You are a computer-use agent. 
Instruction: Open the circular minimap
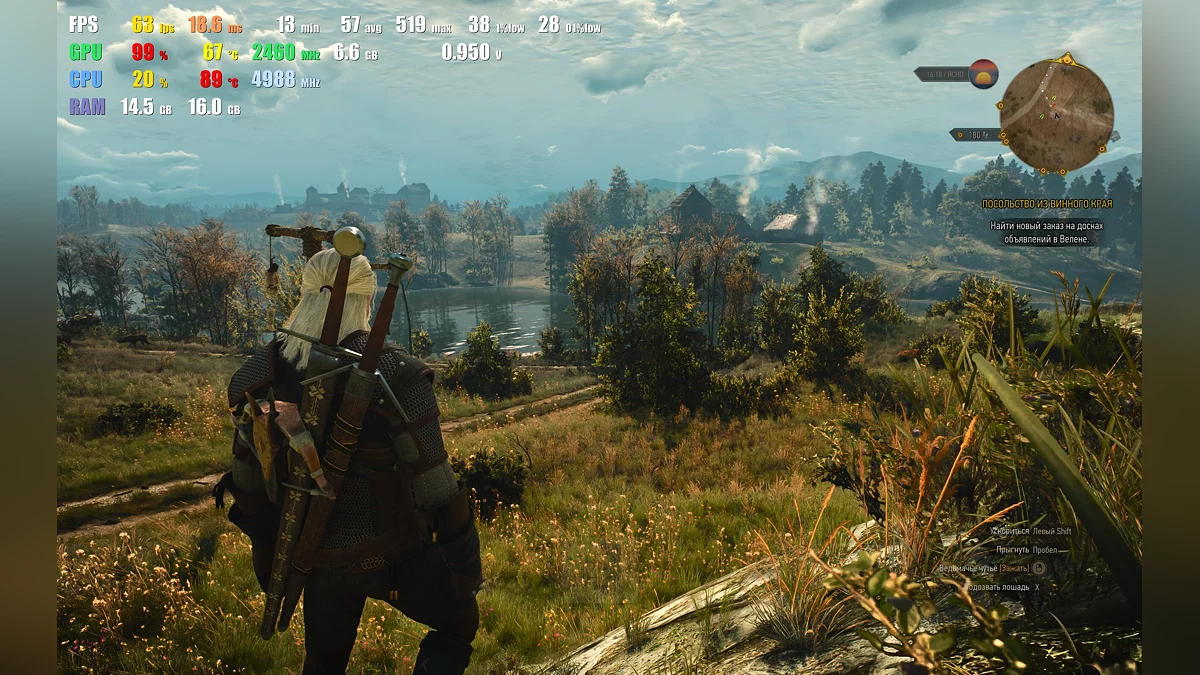[x=1056, y=116]
